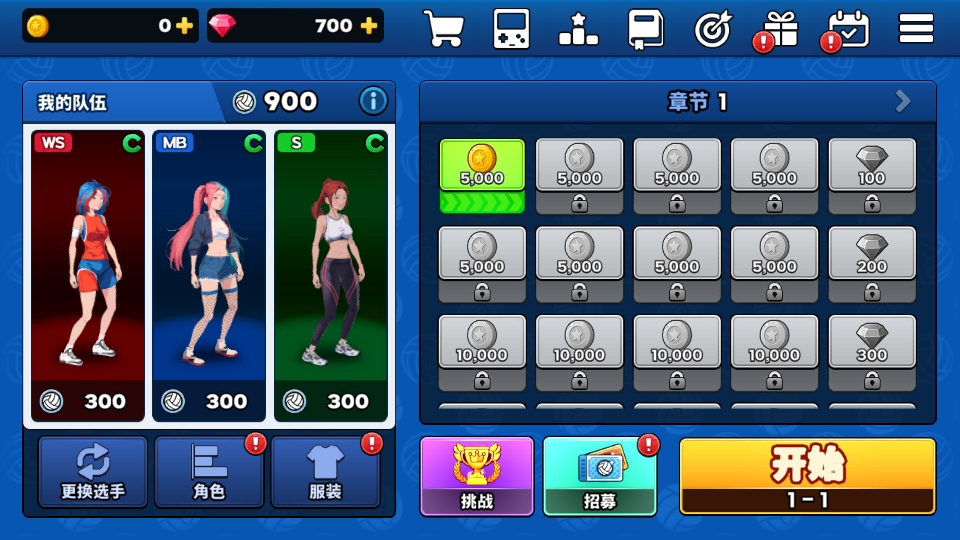960x540 pixels.
Task: Open the shopping cart store
Action: click(443, 28)
